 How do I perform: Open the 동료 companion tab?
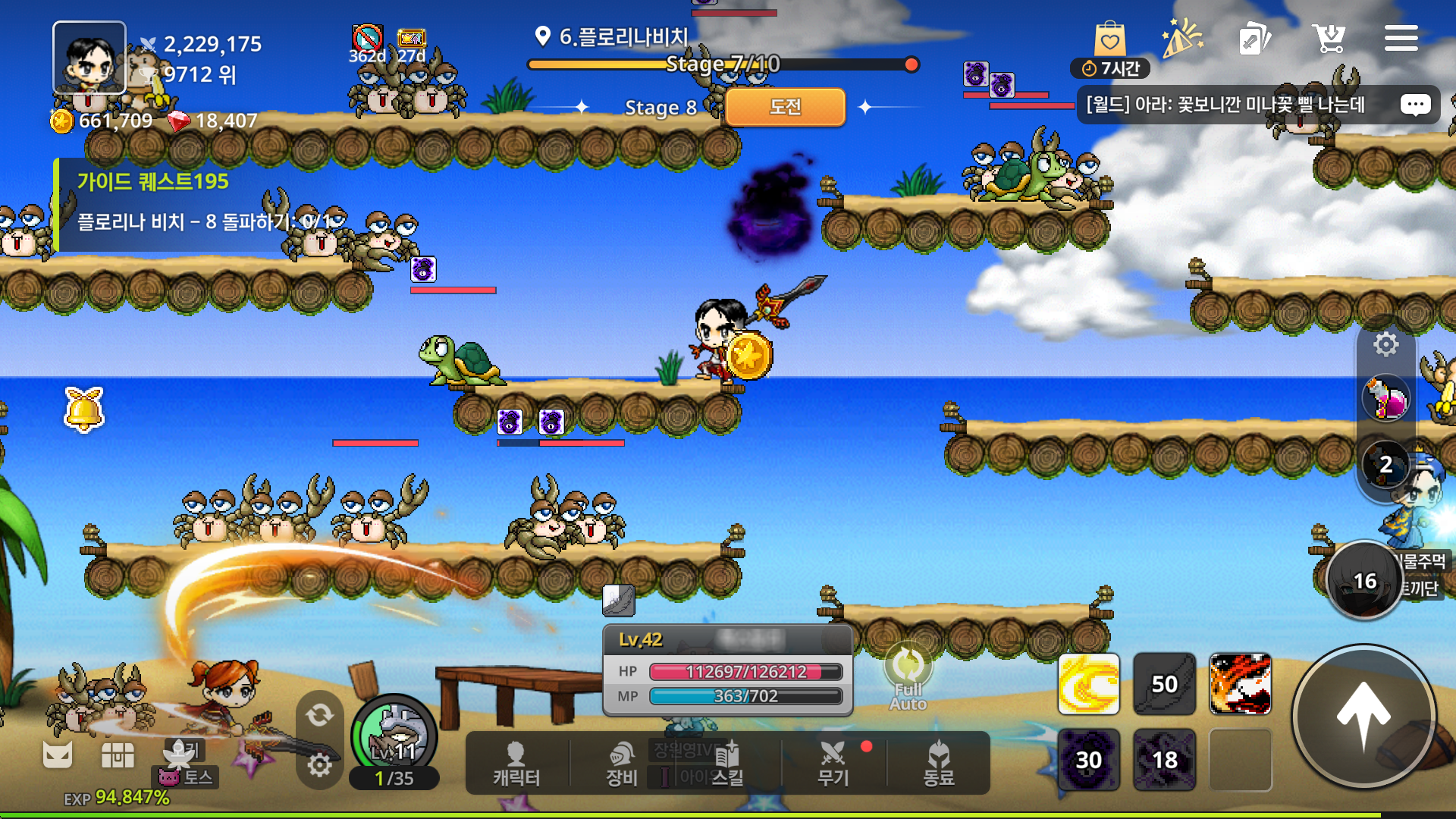(939, 764)
